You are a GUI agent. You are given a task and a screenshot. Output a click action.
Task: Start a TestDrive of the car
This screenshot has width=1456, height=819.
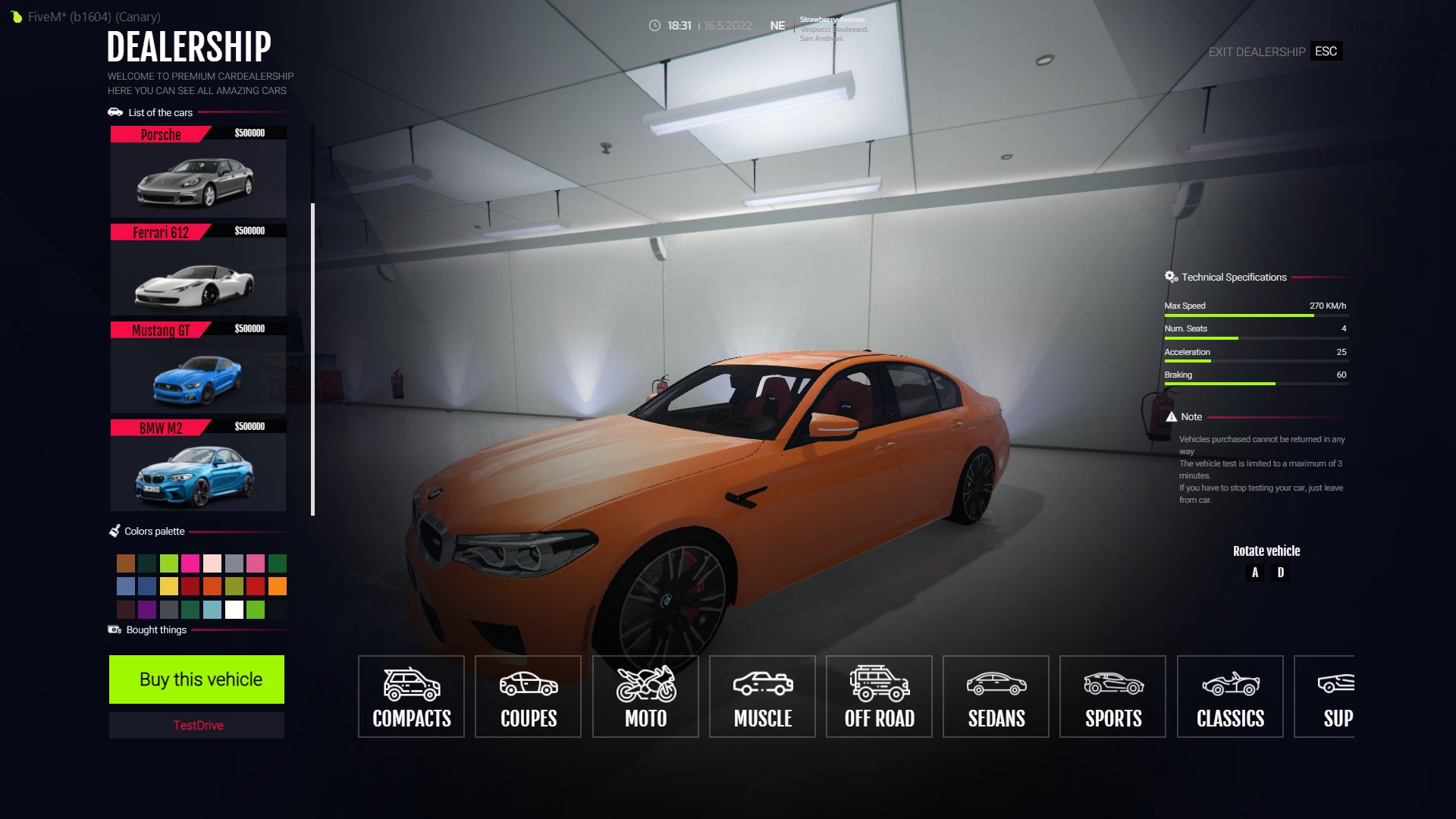196,725
